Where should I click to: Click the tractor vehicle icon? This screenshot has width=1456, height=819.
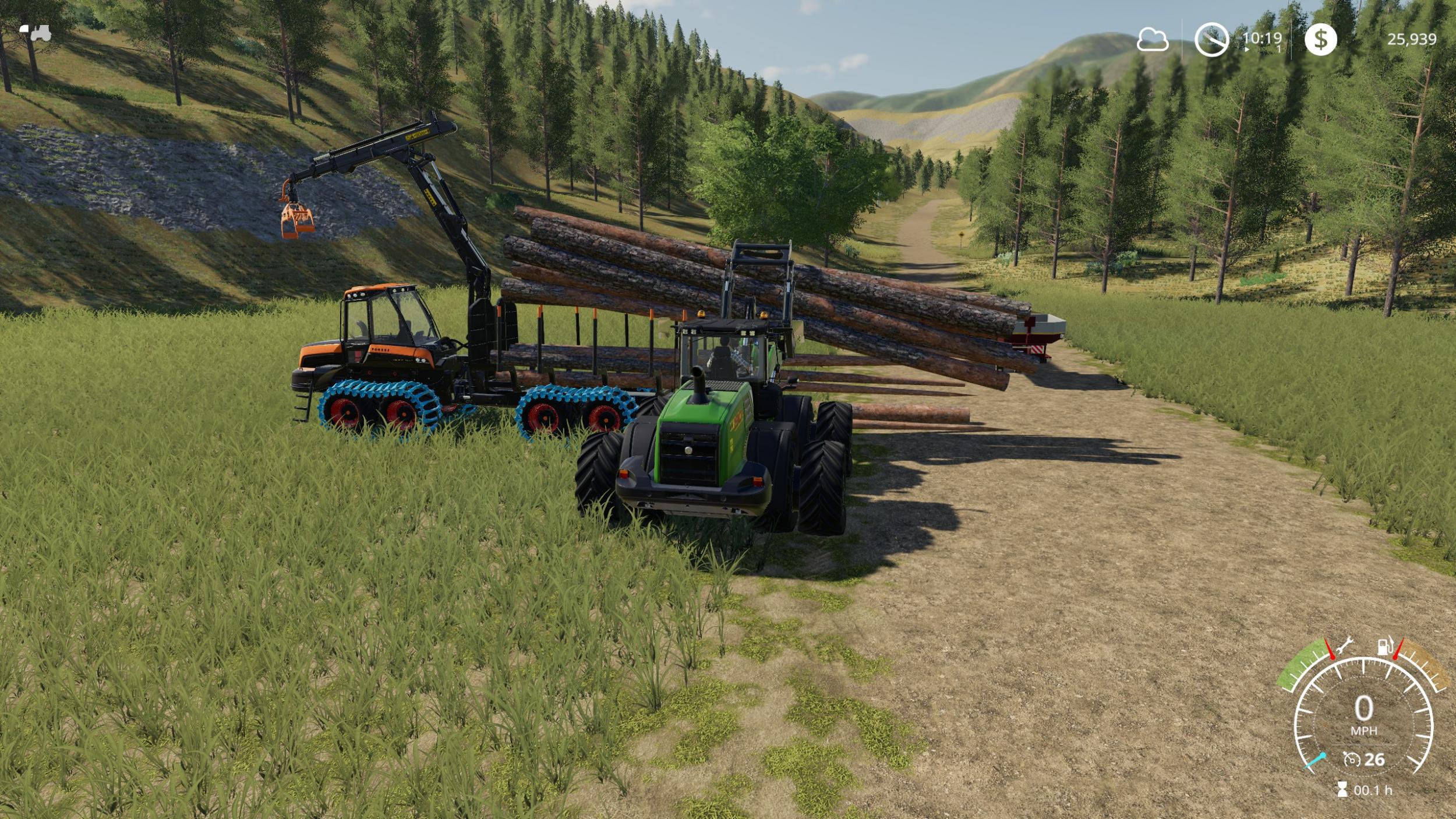(x=36, y=33)
